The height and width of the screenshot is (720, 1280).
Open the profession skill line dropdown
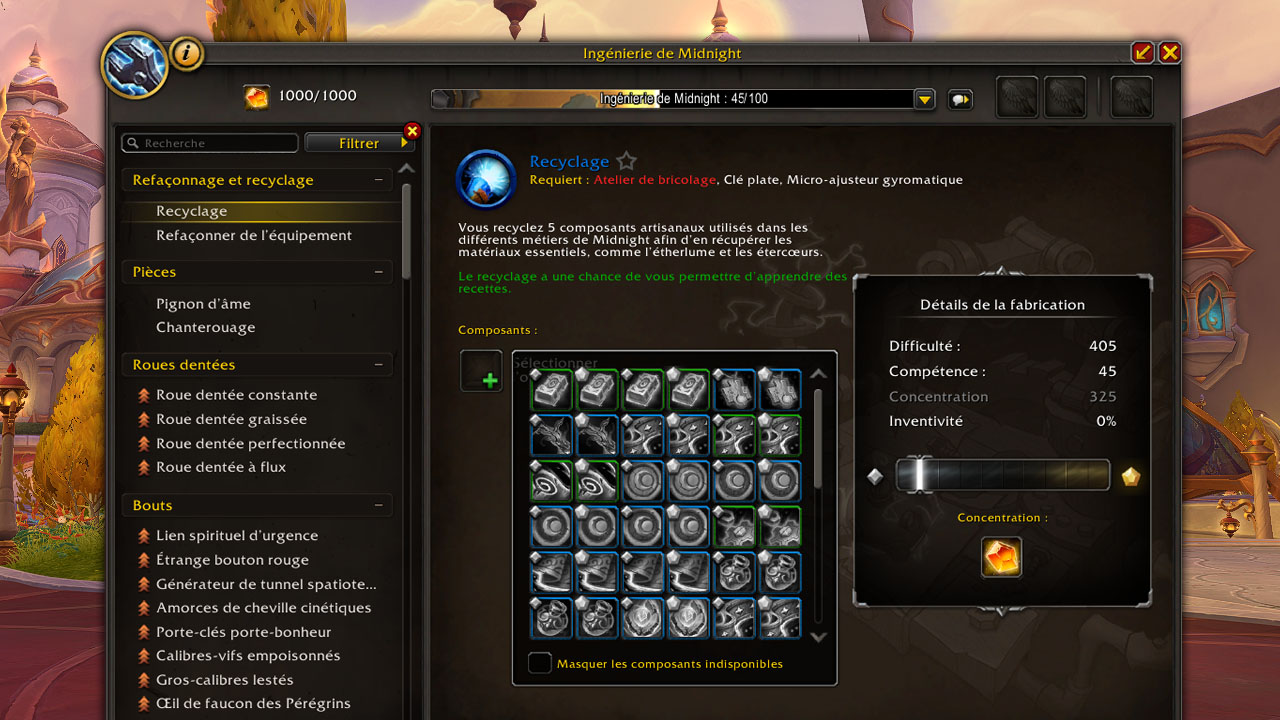pyautogui.click(x=925, y=99)
